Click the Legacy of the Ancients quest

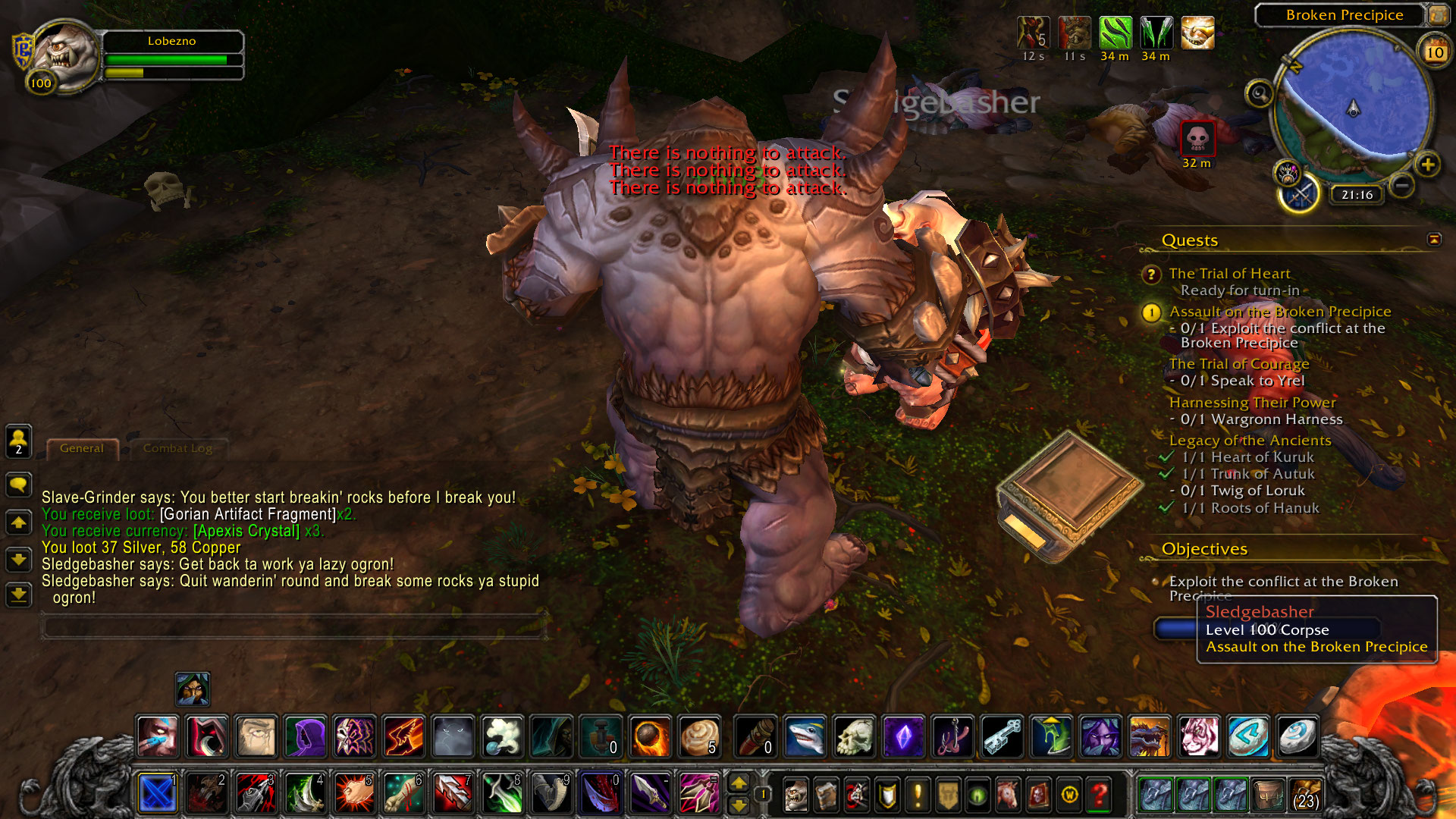tap(1250, 441)
